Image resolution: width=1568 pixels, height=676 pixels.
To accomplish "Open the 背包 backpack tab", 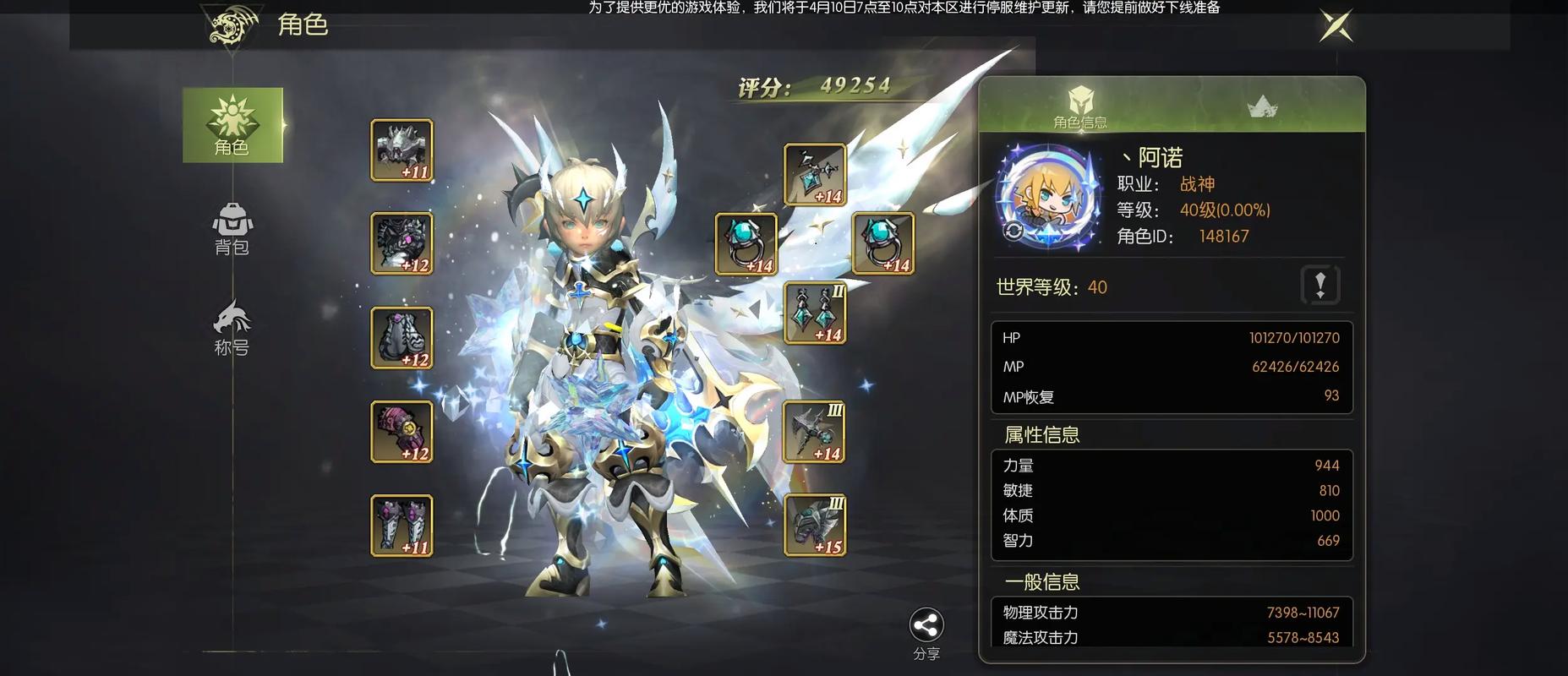I will [232, 228].
